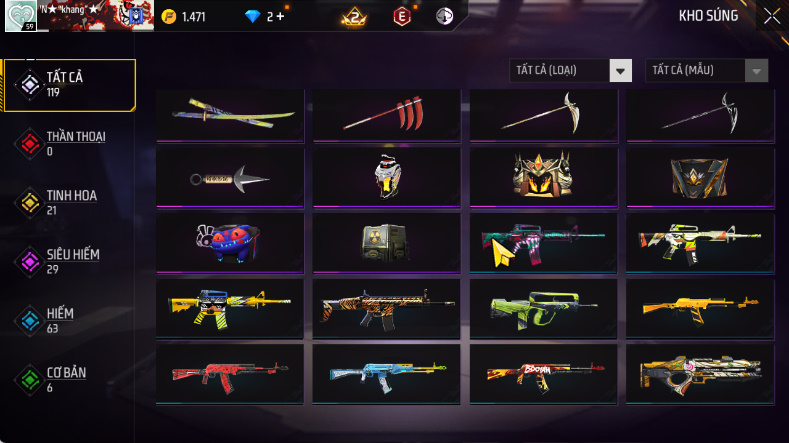This screenshot has width=789, height=443.
Task: Open the Tất Cả (Mẫu) model dropdown
Action: tap(708, 70)
